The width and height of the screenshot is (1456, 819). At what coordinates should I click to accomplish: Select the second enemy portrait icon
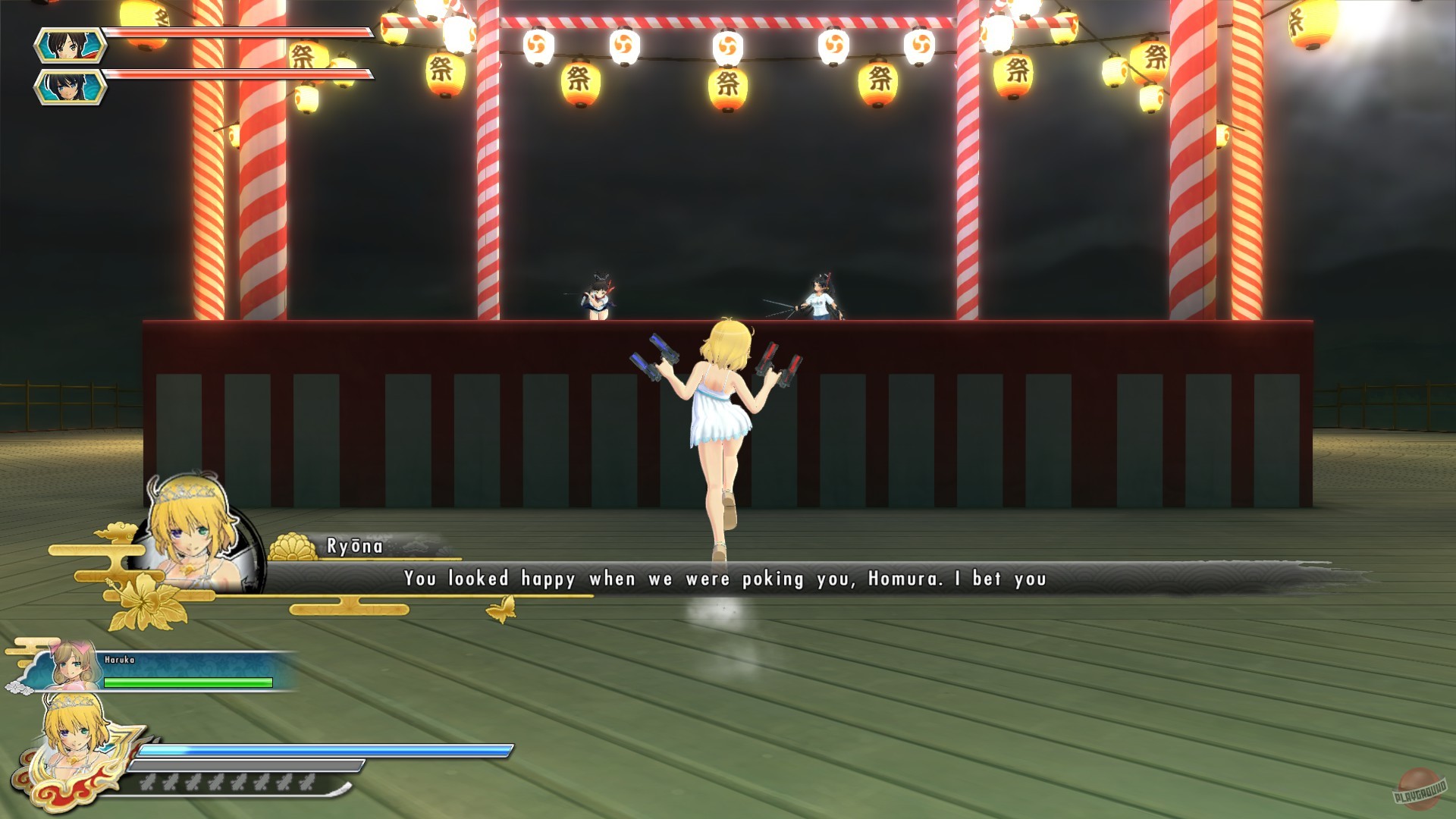(x=71, y=86)
